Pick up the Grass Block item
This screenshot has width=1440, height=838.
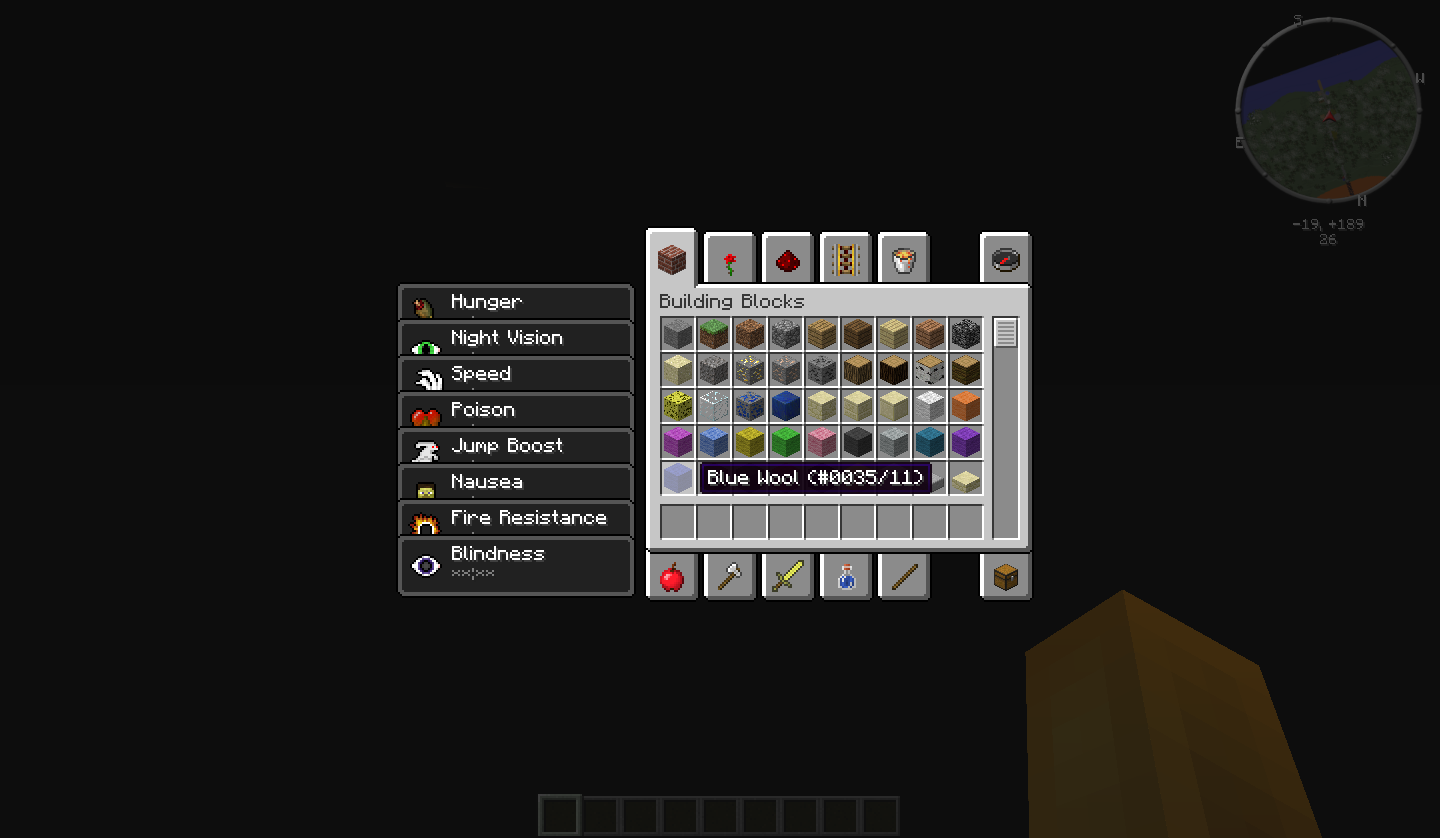click(x=713, y=334)
